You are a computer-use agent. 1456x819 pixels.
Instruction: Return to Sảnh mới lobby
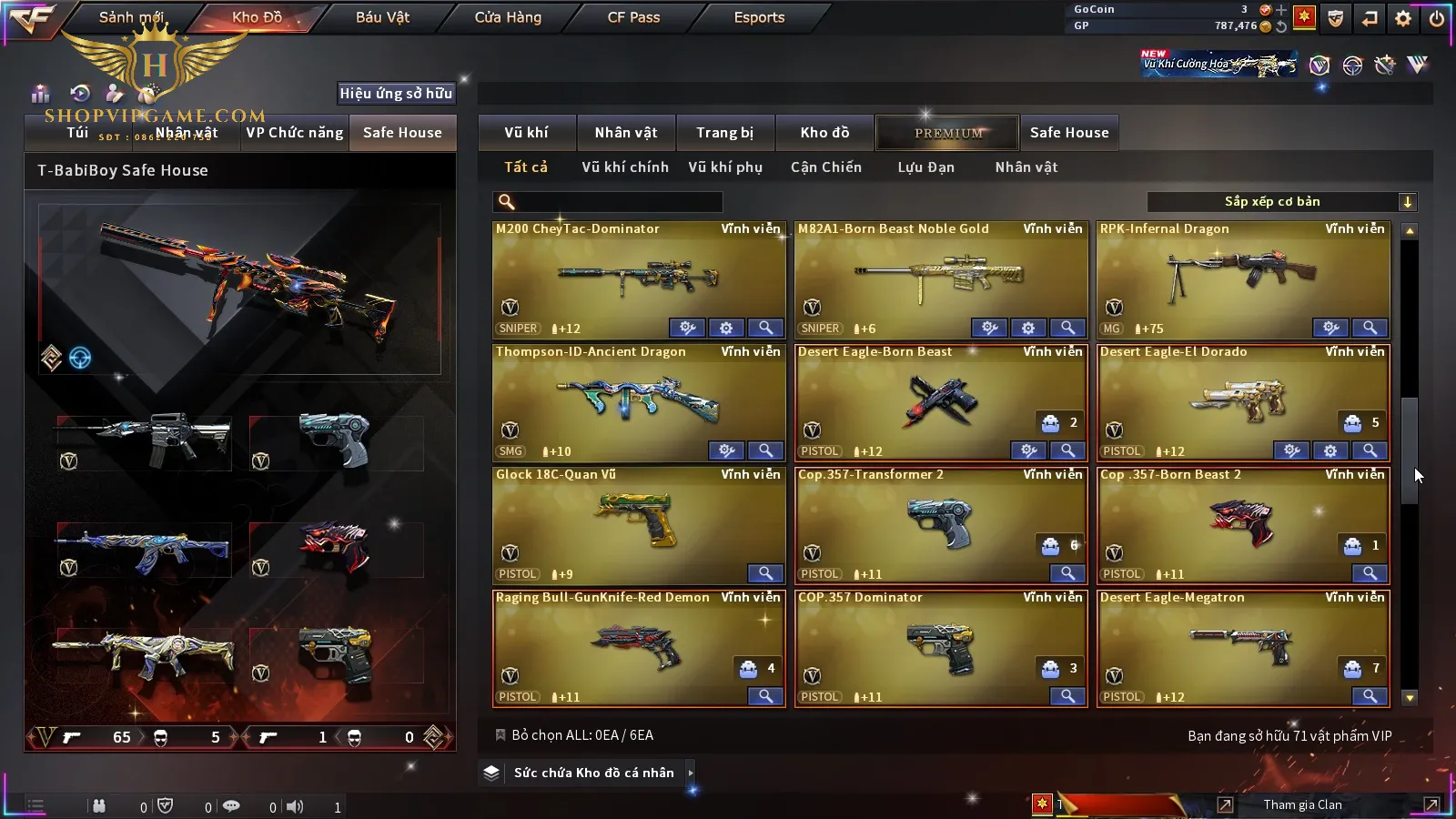pyautogui.click(x=131, y=17)
